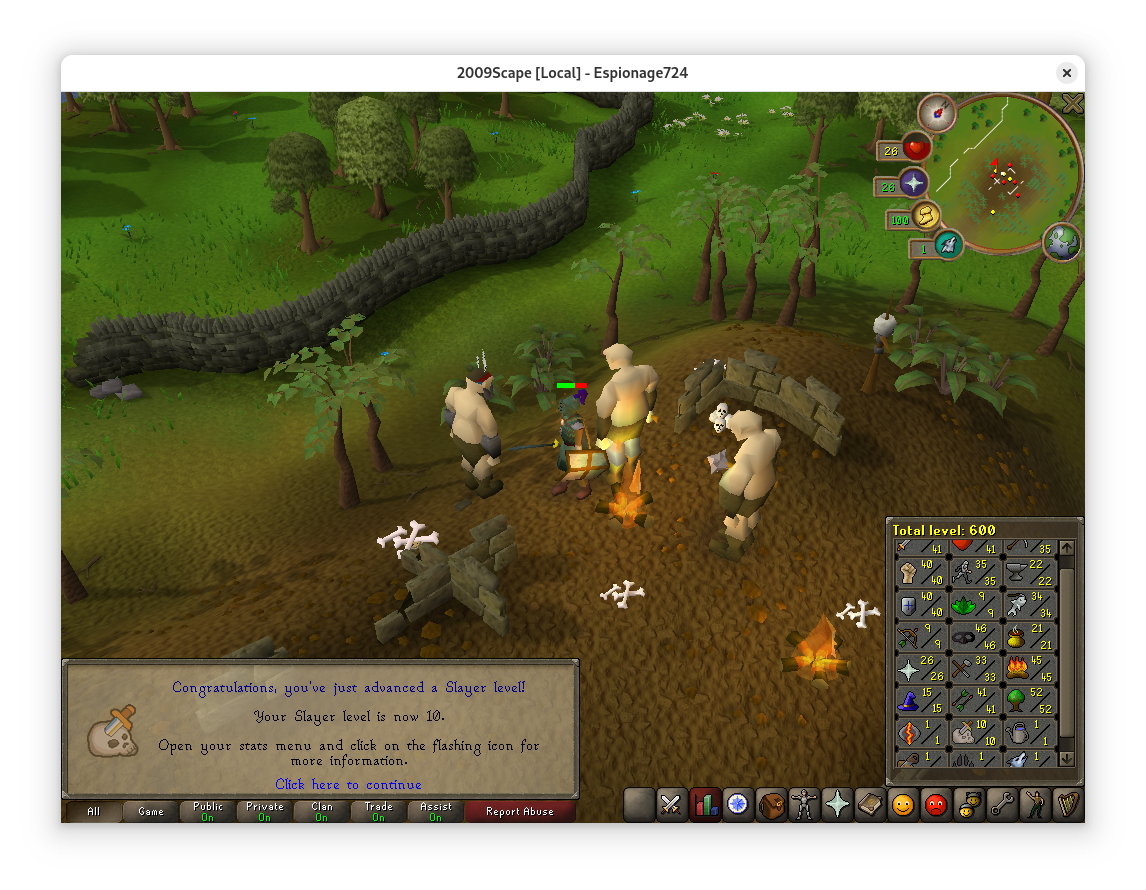Walk to the red flag on minimap

coord(993,164)
